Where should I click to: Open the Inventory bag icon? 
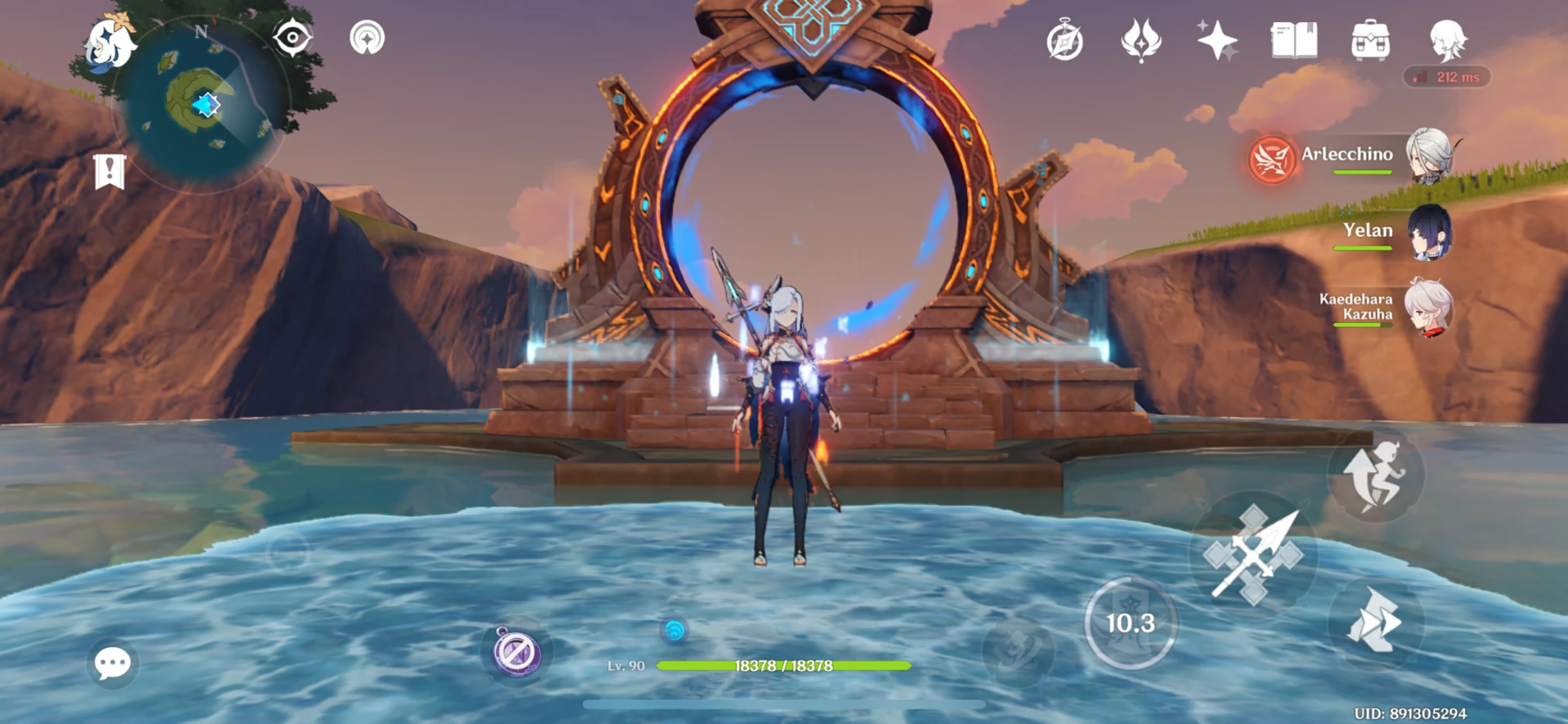click(x=1372, y=41)
